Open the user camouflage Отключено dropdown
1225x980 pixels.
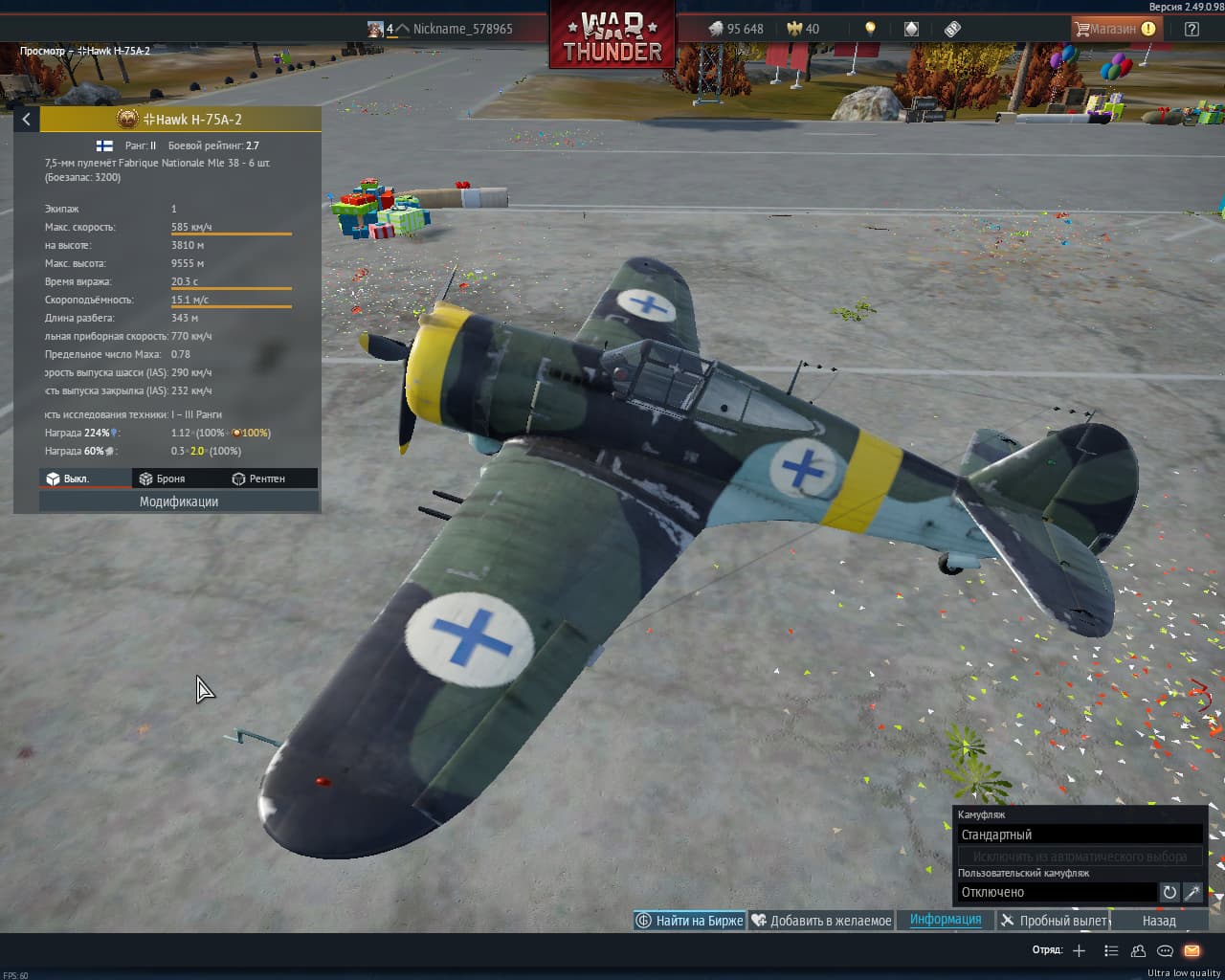(x=1057, y=892)
